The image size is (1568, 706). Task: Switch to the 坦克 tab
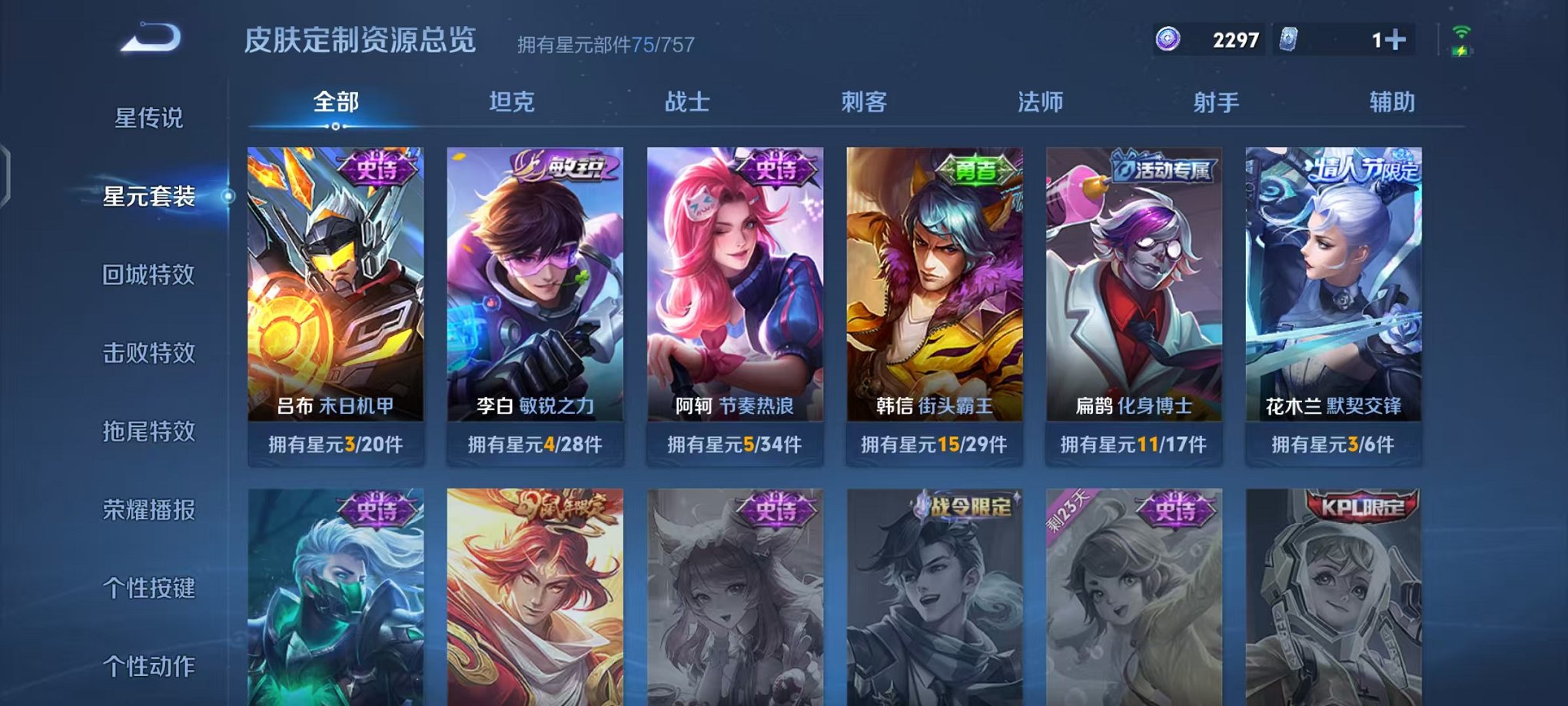(513, 102)
